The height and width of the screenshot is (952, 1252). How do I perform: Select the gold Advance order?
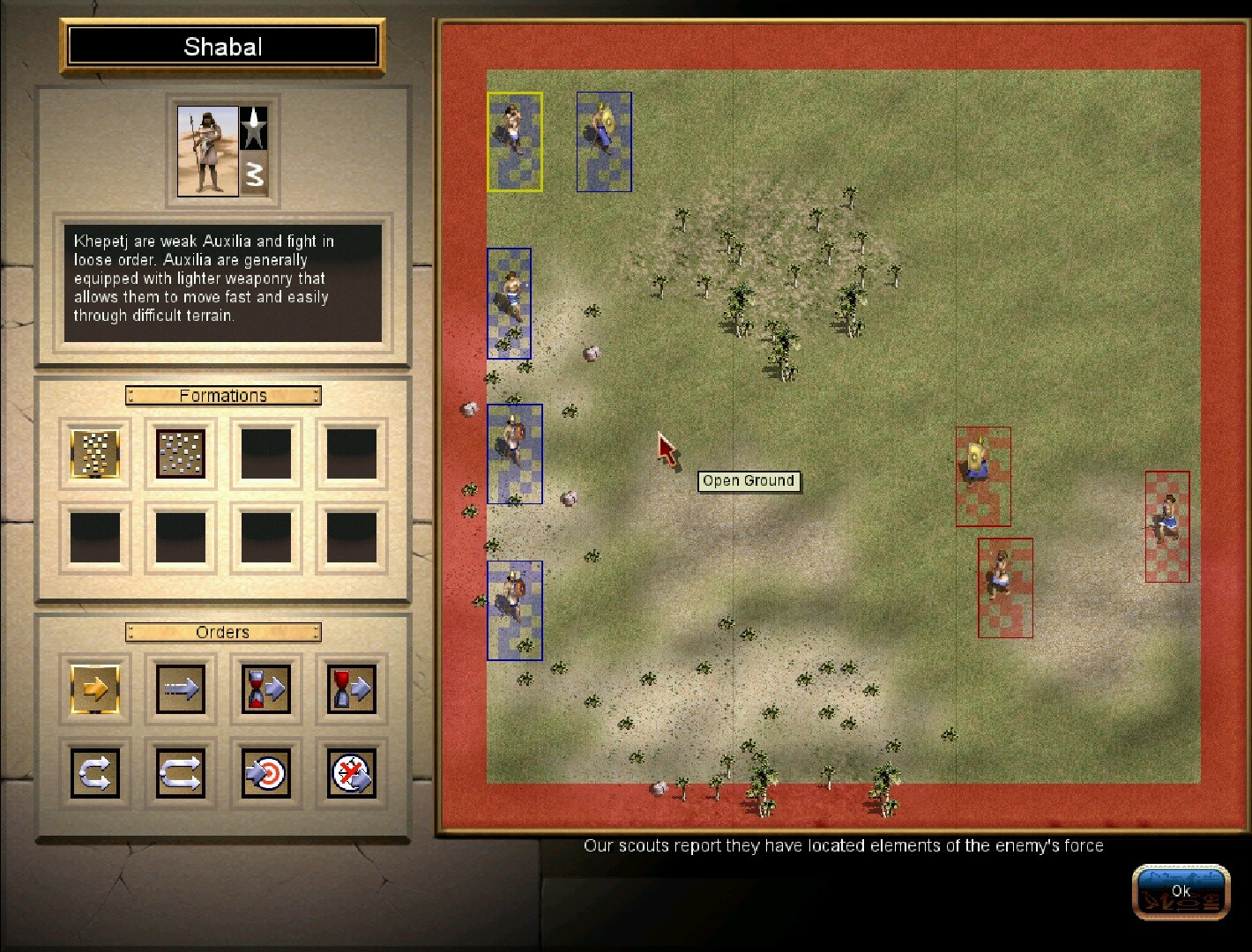point(93,689)
